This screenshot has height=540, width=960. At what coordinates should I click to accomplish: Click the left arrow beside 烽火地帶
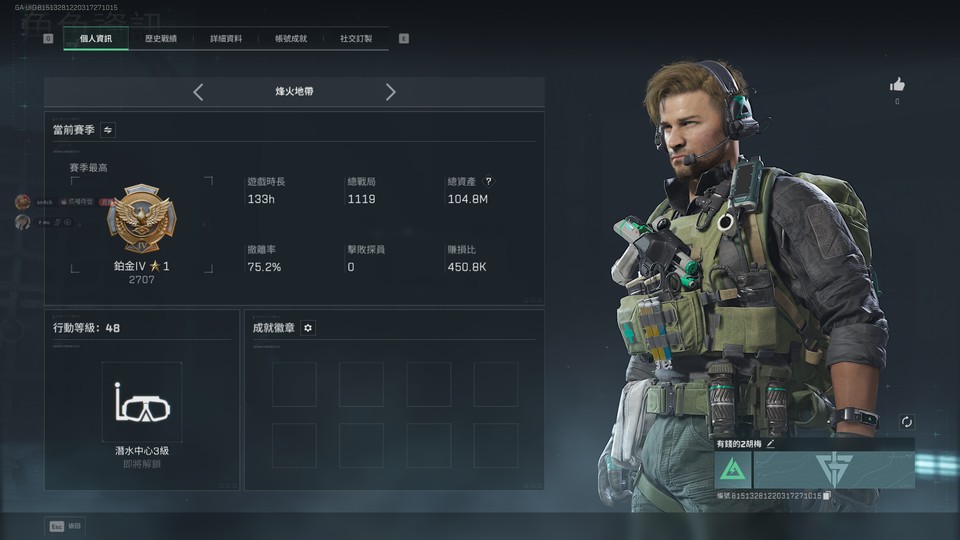(x=198, y=92)
